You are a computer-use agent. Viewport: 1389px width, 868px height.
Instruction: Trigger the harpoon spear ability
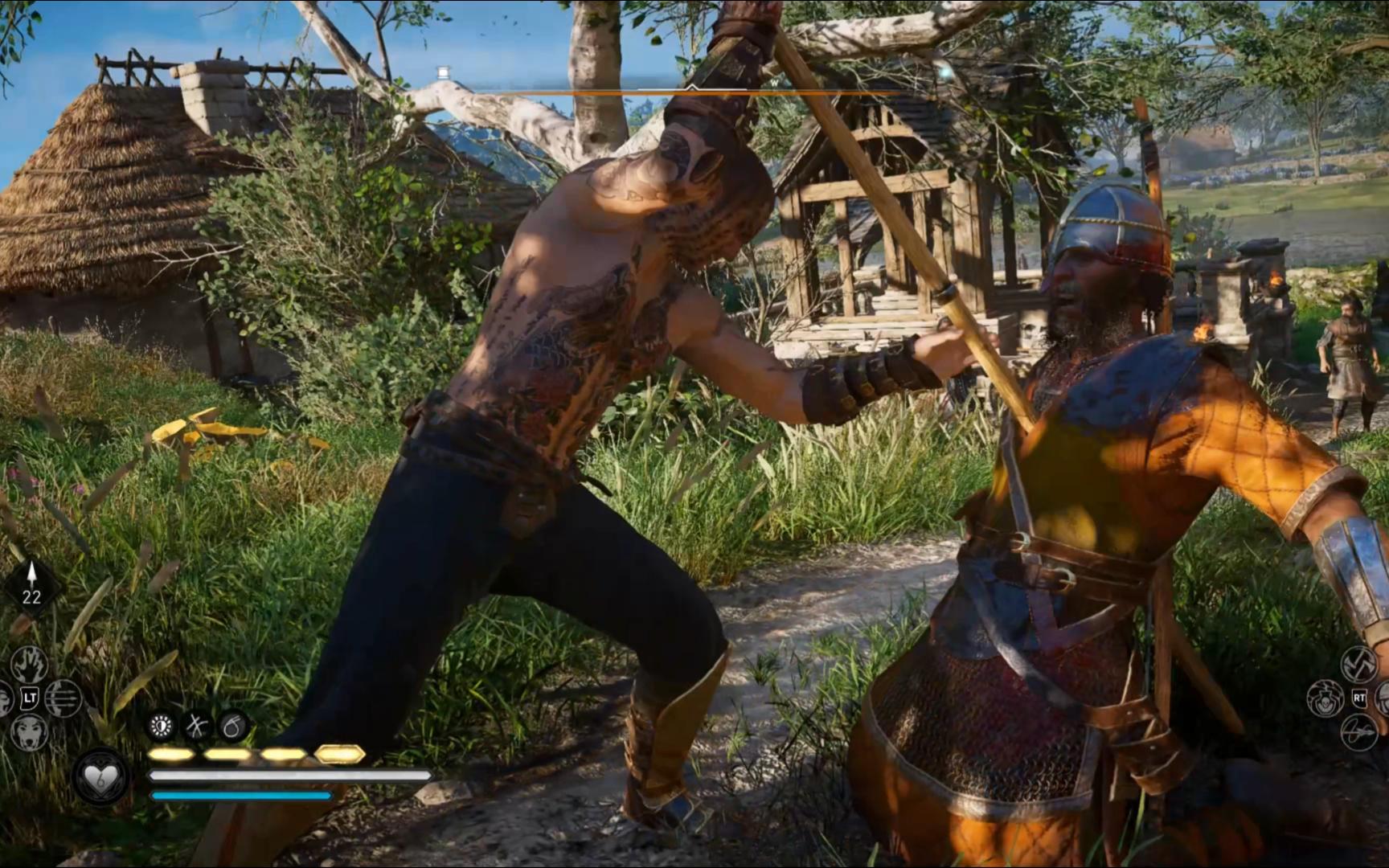[1359, 732]
